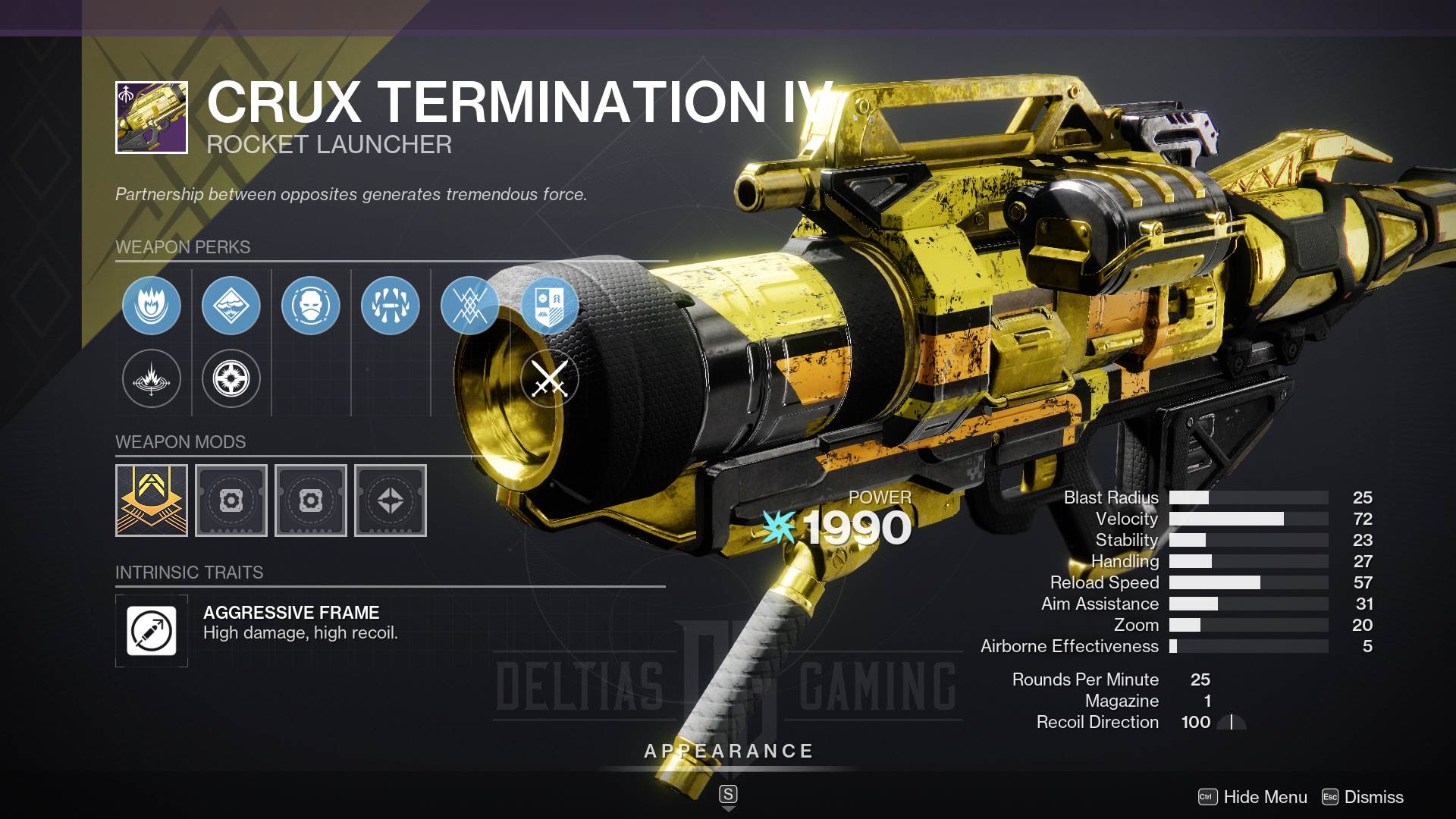1456x819 pixels.
Task: Inspect the bald bearded face perk
Action: [311, 306]
